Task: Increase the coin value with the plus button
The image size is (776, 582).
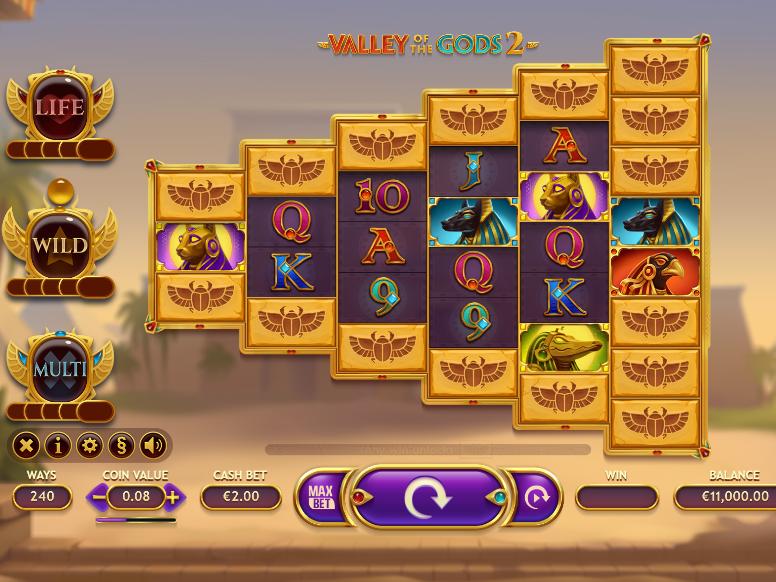Action: [173, 496]
